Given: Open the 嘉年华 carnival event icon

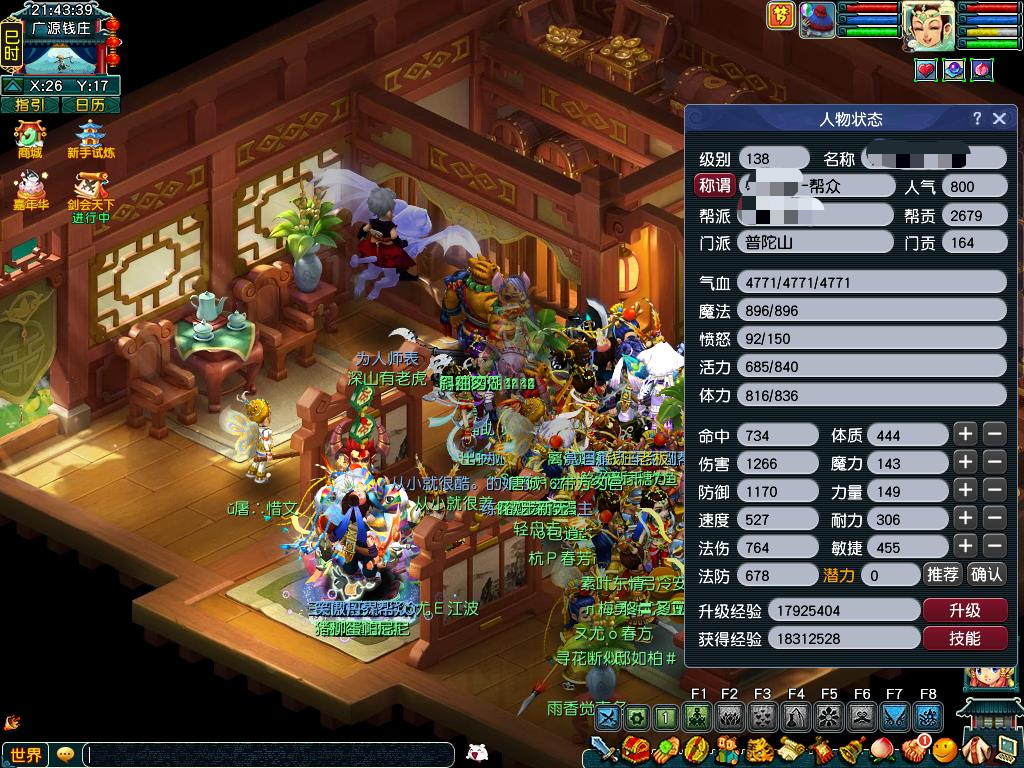Looking at the screenshot, I should (30, 190).
